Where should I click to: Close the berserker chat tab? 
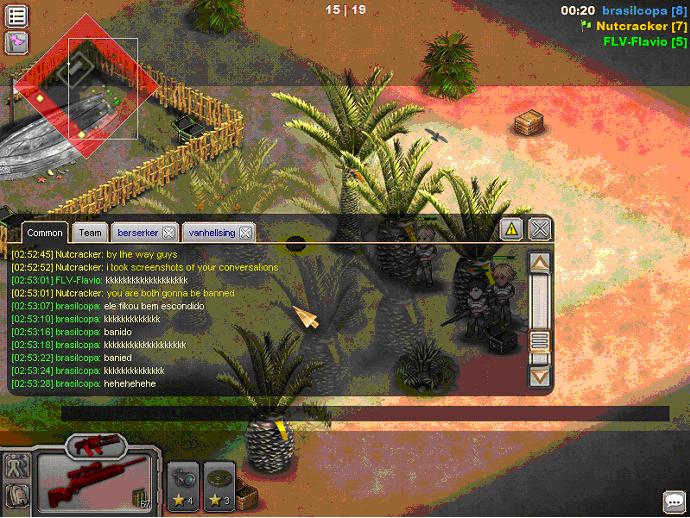[x=169, y=232]
